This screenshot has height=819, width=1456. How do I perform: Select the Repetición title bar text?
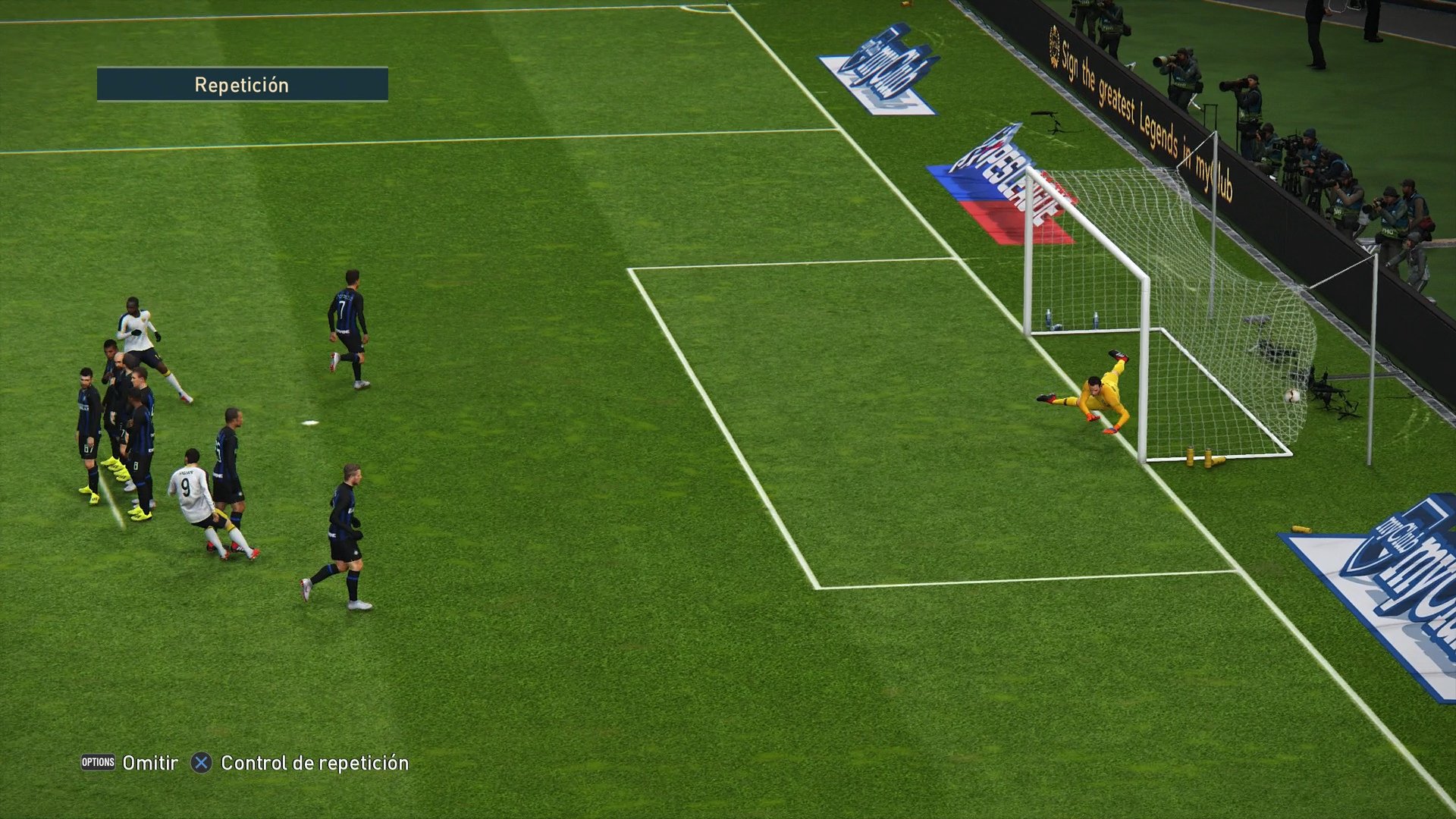[x=241, y=84]
